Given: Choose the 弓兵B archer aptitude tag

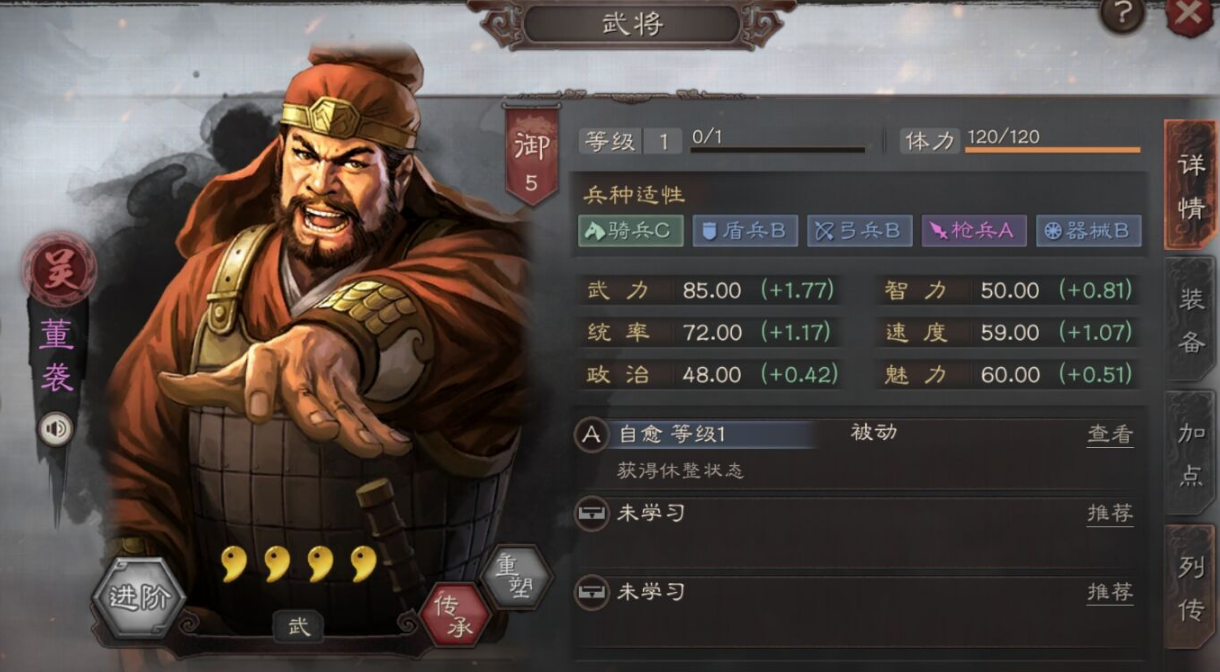Looking at the screenshot, I should (859, 231).
